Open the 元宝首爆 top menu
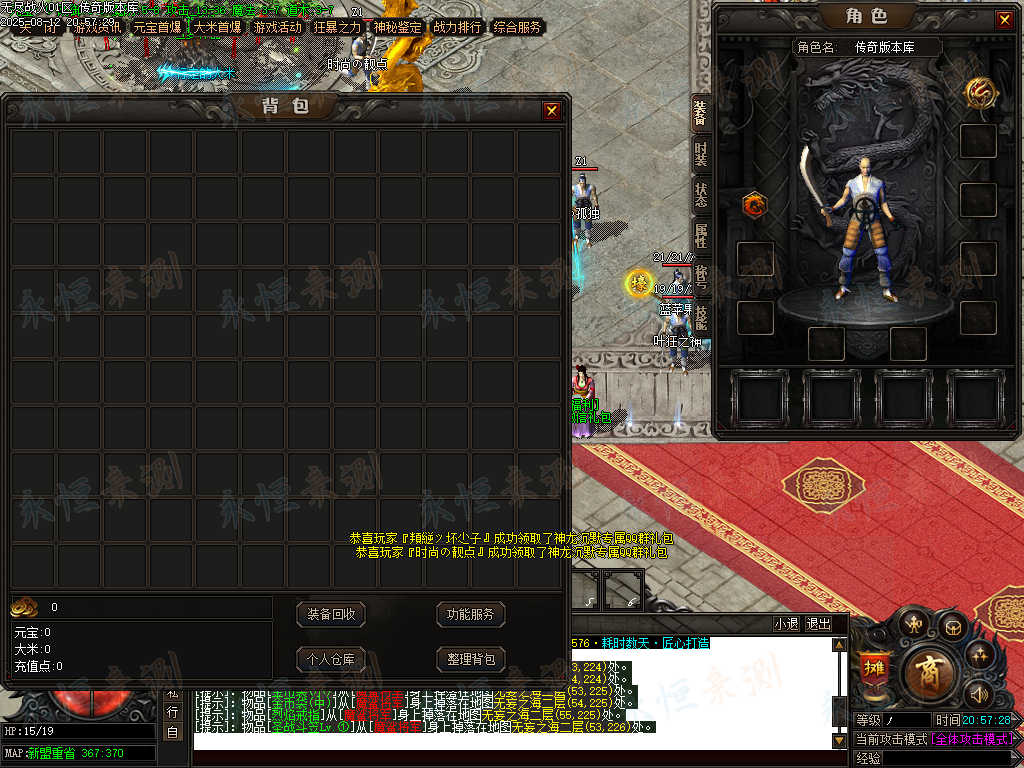The image size is (1024, 768). (157, 28)
